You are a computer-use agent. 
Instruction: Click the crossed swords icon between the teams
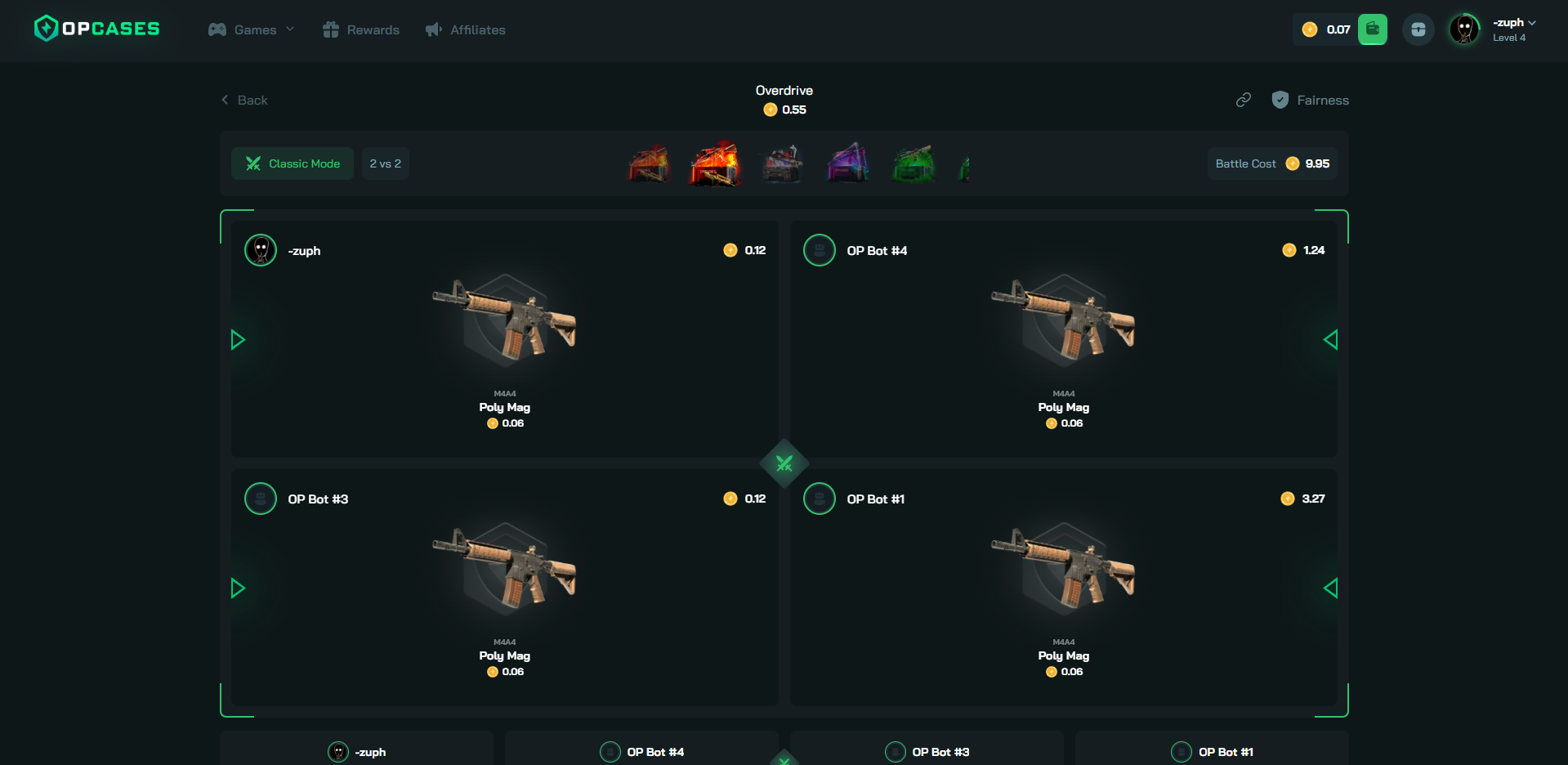point(784,463)
